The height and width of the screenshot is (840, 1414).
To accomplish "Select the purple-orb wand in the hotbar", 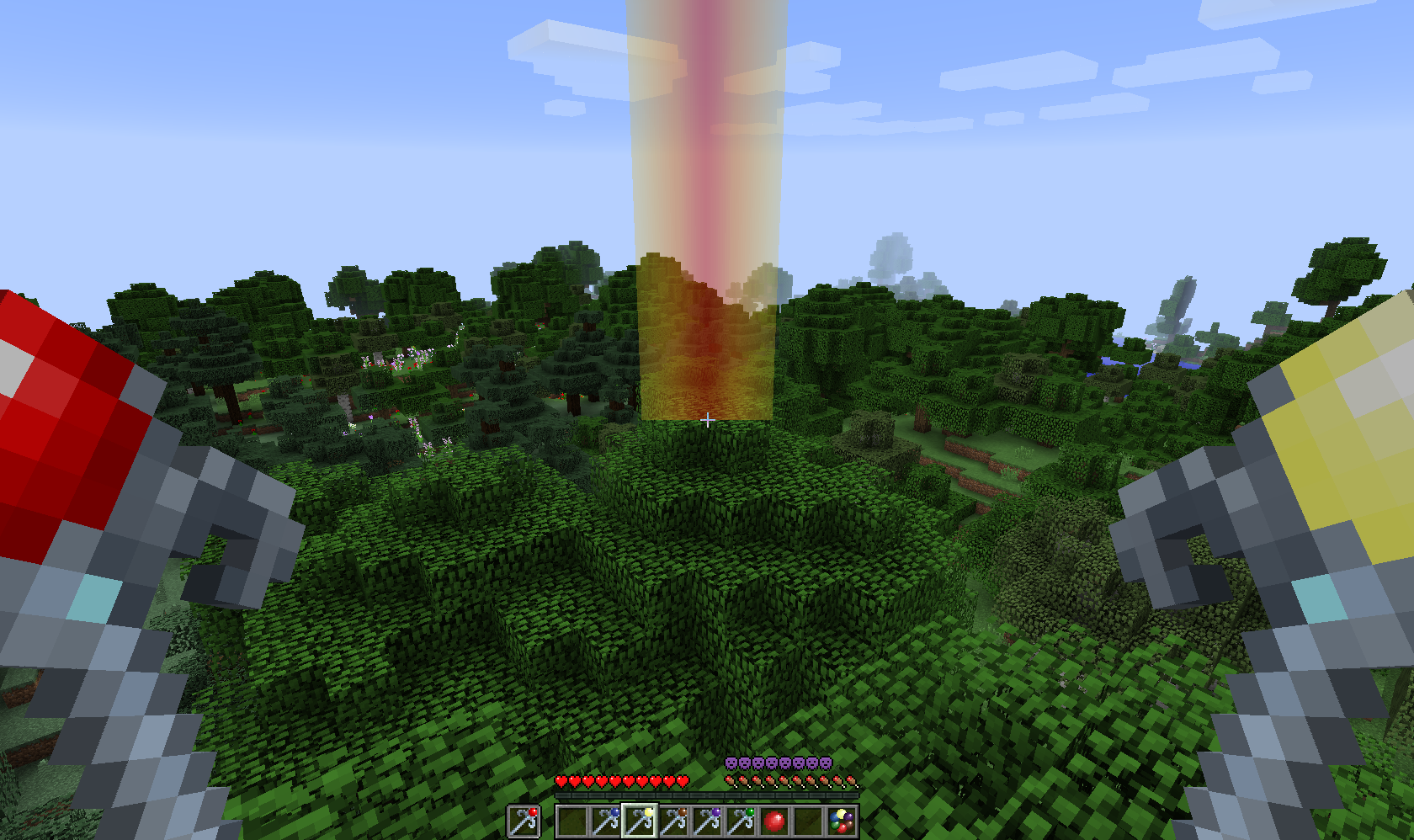I will [x=709, y=821].
